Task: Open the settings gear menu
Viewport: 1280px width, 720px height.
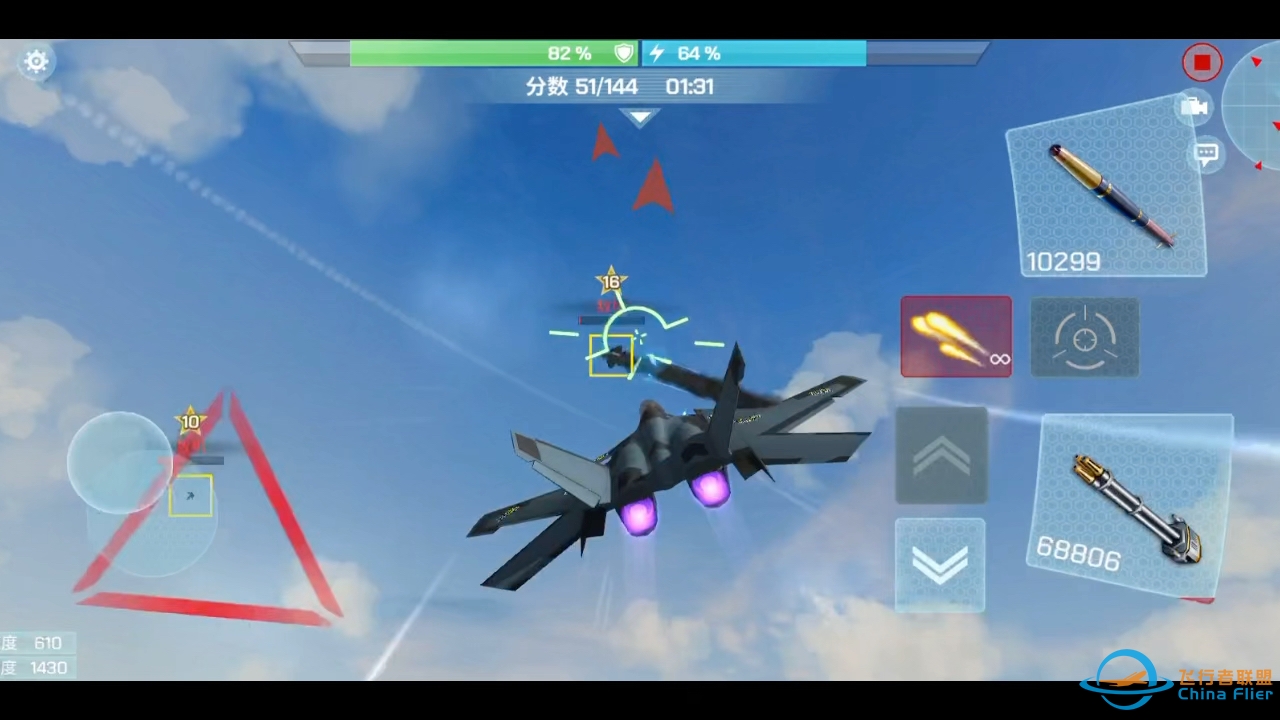Action: (36, 62)
